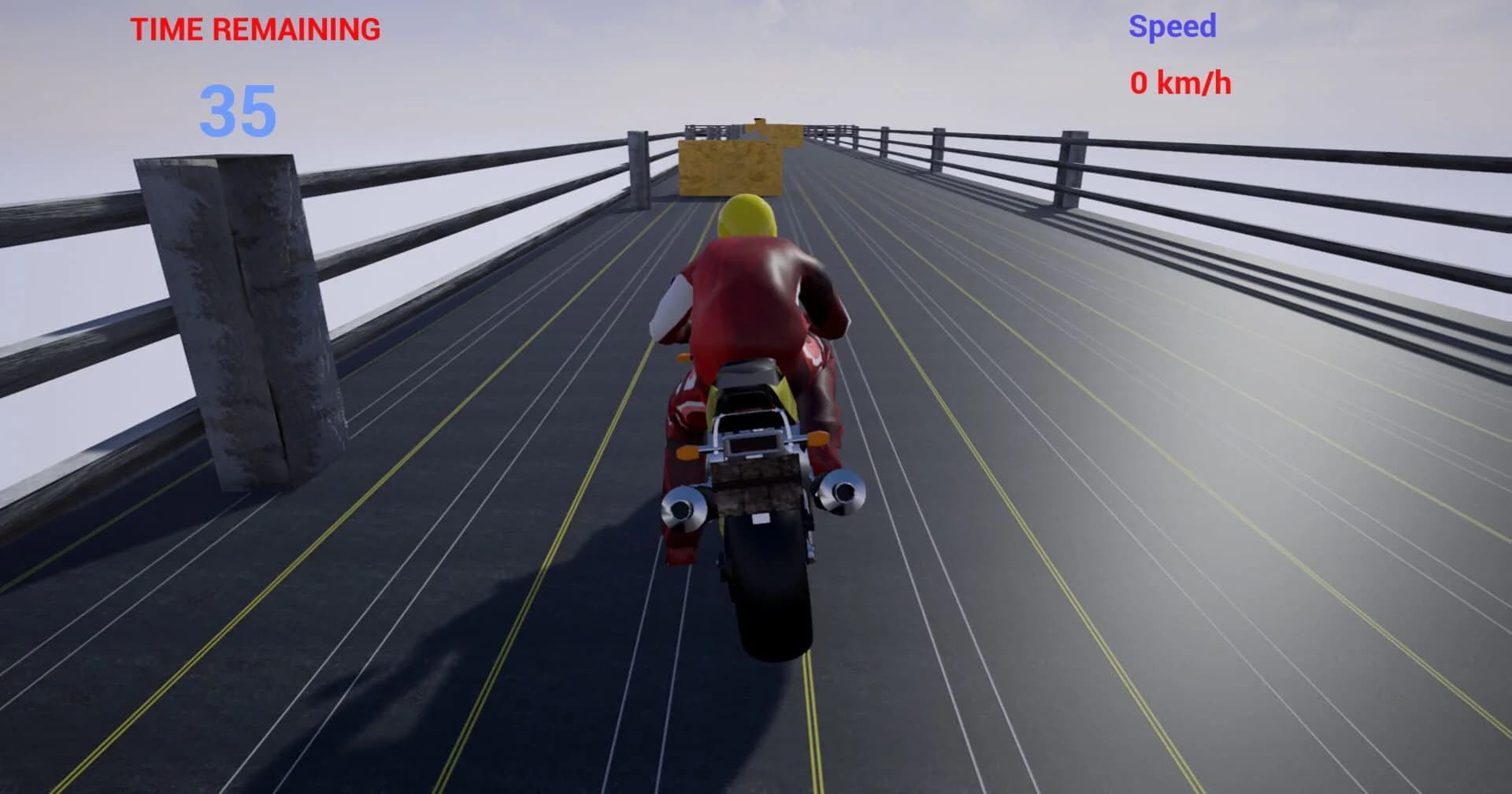The image size is (1512, 794).
Task: Click the large wooden barrier ahead on the road
Action: 728,165
